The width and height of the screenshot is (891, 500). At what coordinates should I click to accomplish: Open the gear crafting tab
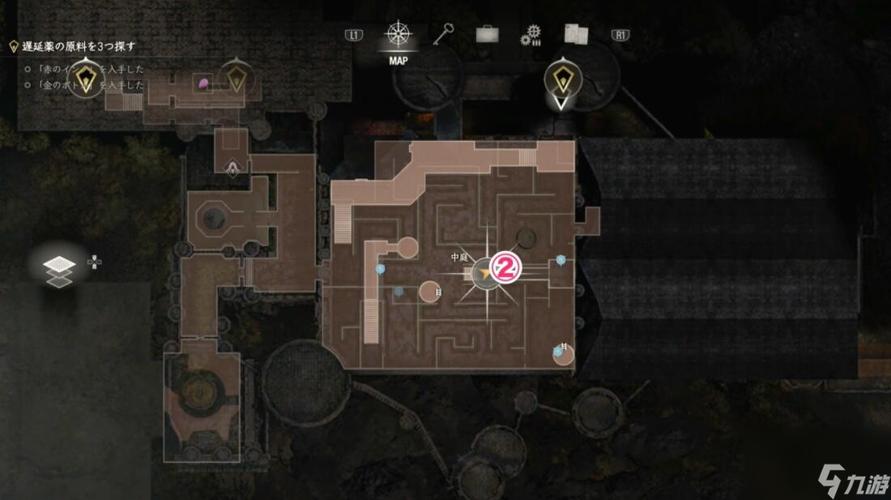click(531, 36)
